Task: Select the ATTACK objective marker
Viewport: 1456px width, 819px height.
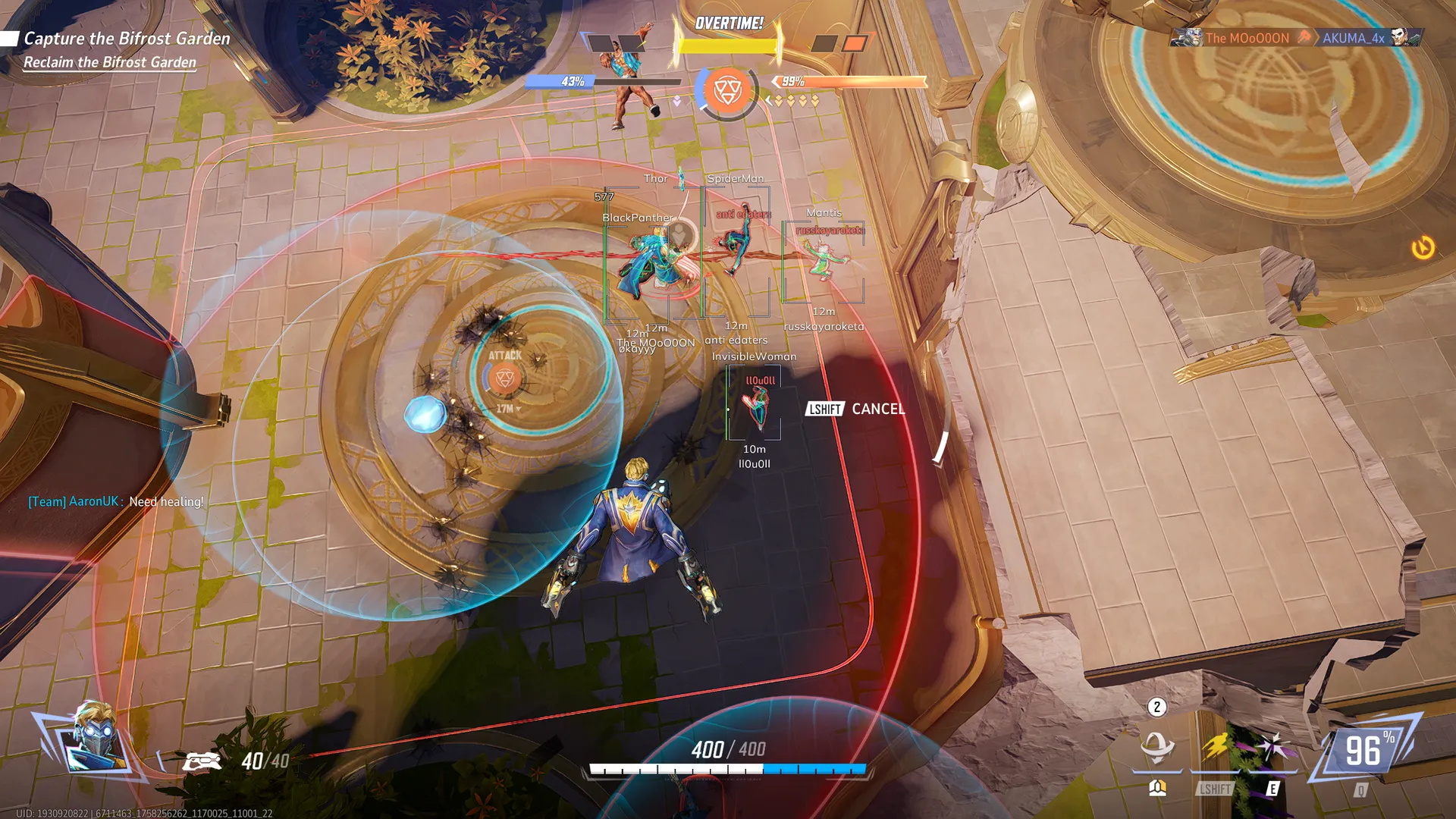Action: click(505, 377)
